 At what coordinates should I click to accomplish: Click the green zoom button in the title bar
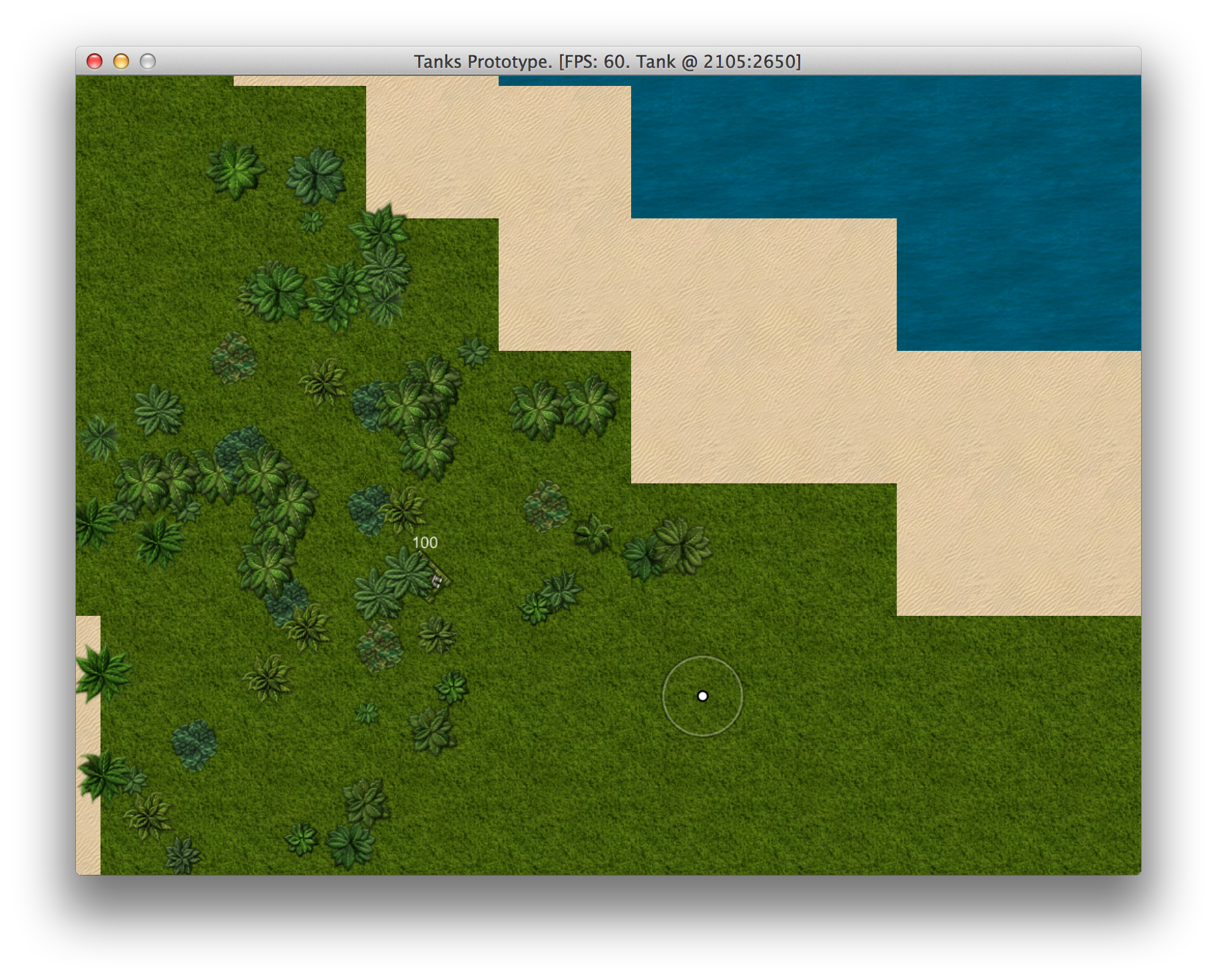point(146,61)
